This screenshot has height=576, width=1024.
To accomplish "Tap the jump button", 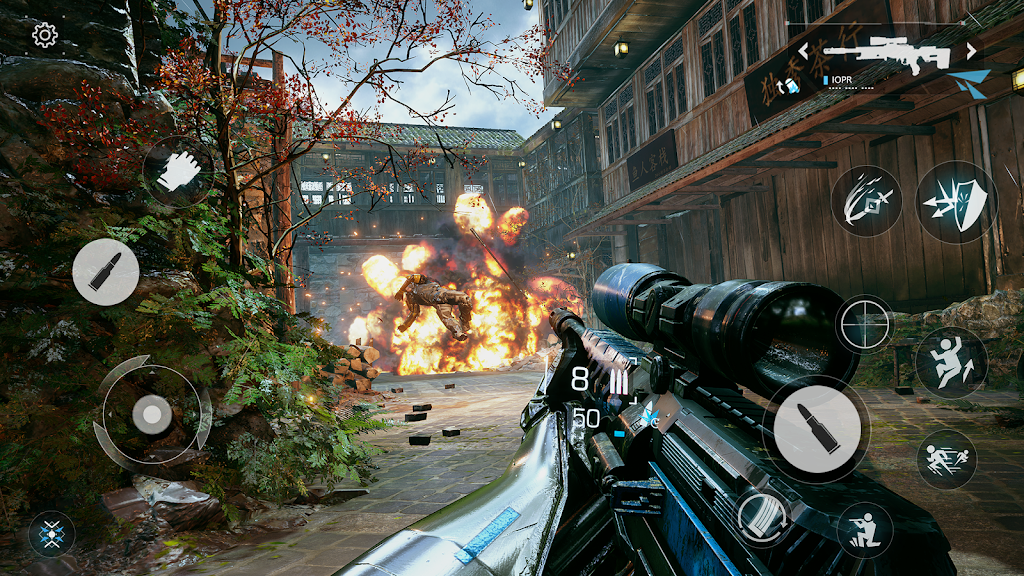I will [951, 364].
